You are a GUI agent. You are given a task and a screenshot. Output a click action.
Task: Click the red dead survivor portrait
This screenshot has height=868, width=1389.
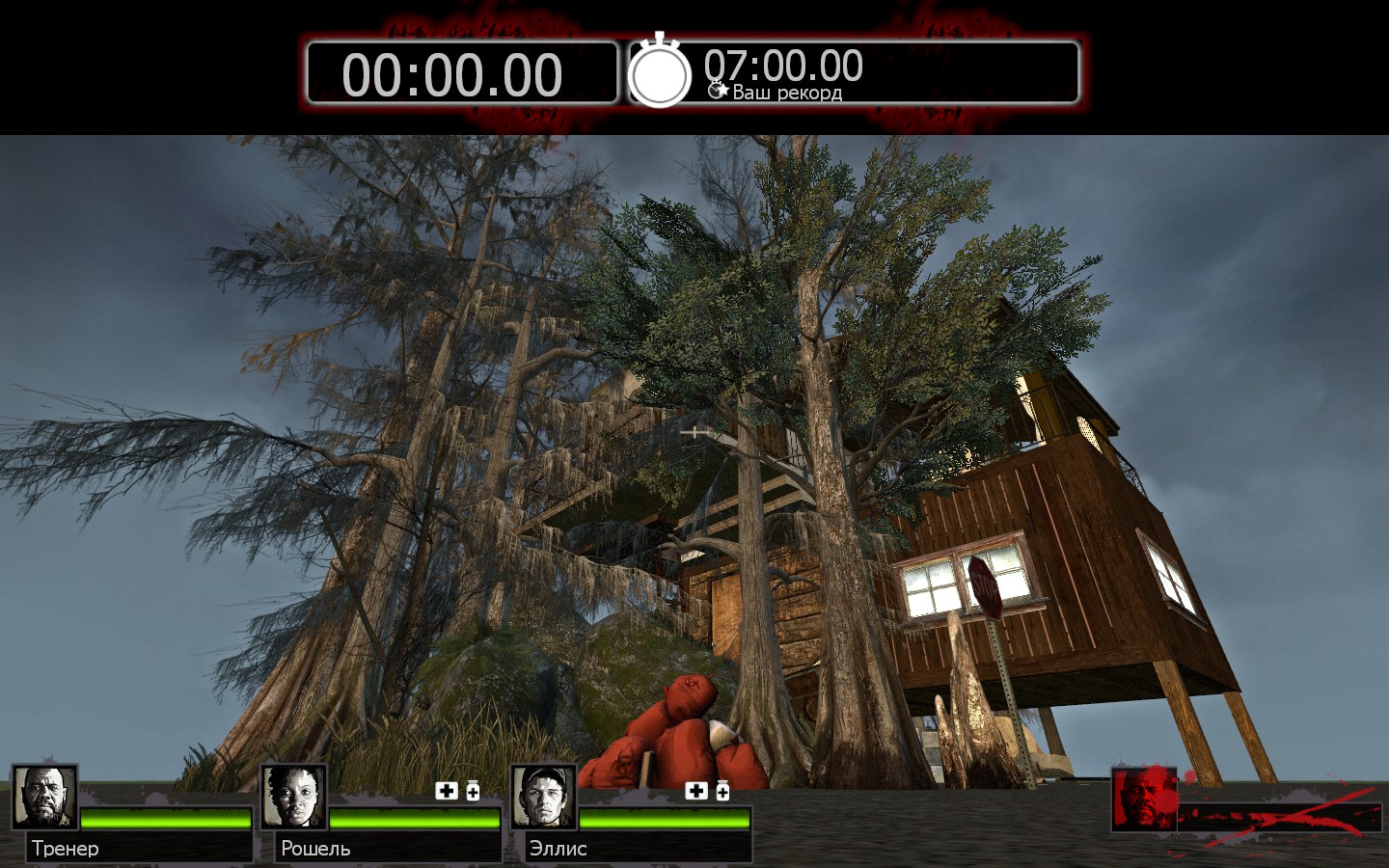(1144, 799)
